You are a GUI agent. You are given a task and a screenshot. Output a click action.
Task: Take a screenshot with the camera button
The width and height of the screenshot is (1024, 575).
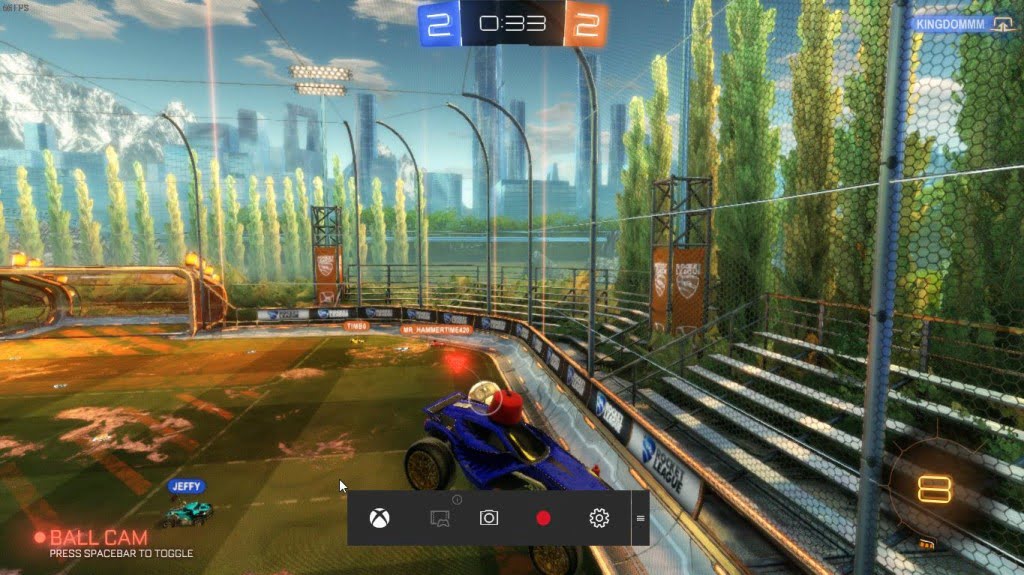(x=489, y=518)
